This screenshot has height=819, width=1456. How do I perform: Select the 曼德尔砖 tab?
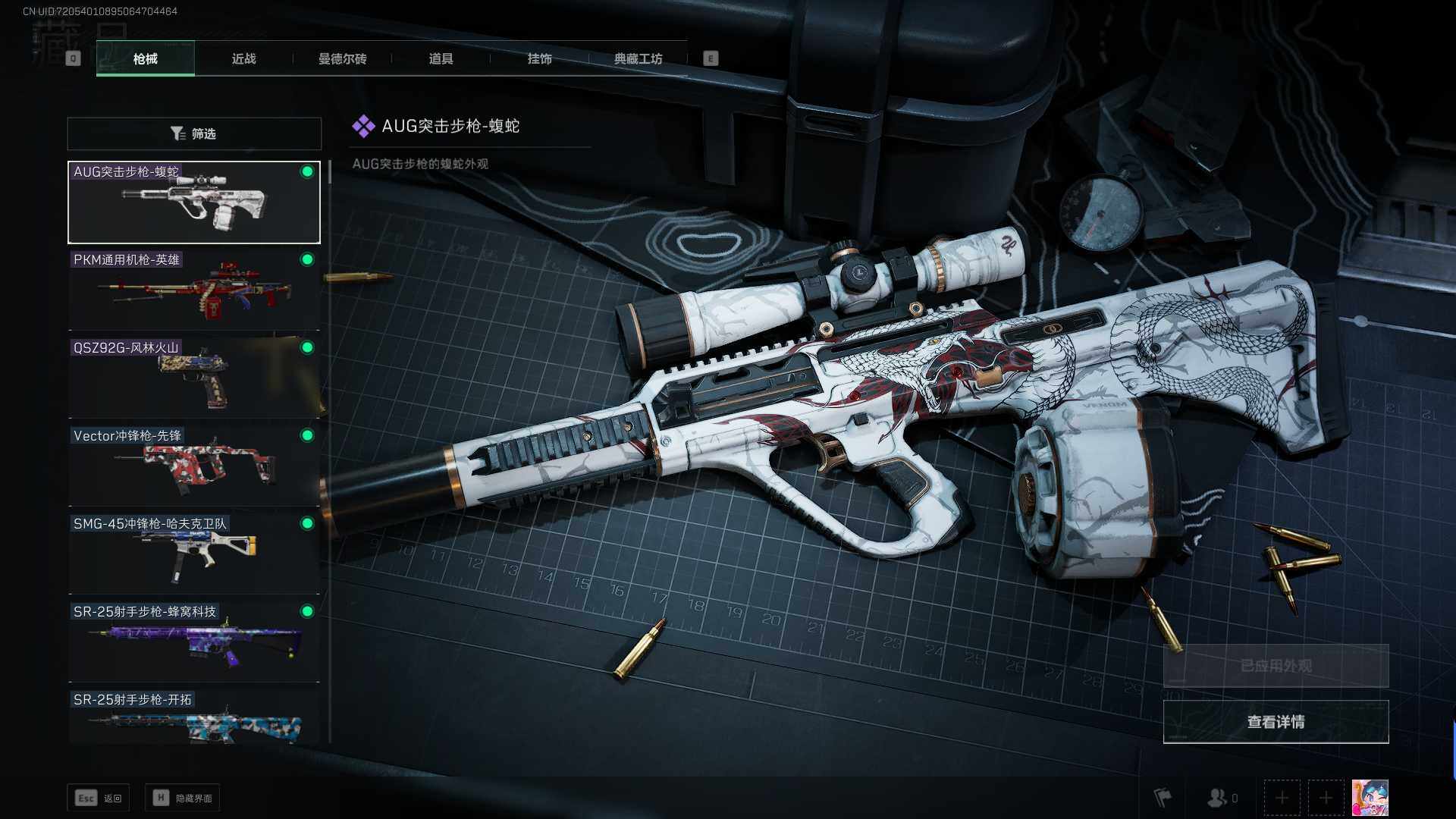(342, 58)
